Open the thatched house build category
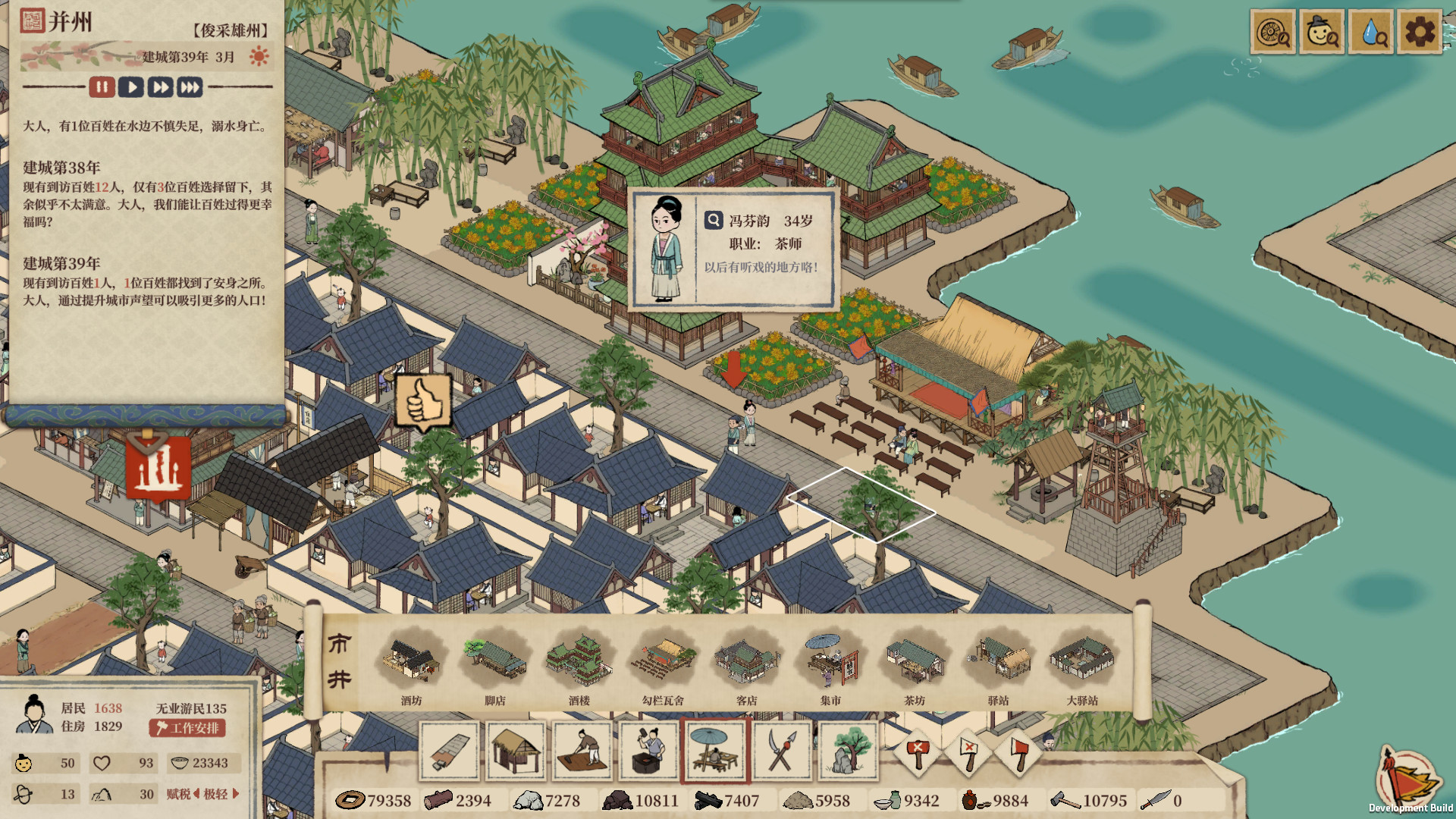 coord(516,751)
